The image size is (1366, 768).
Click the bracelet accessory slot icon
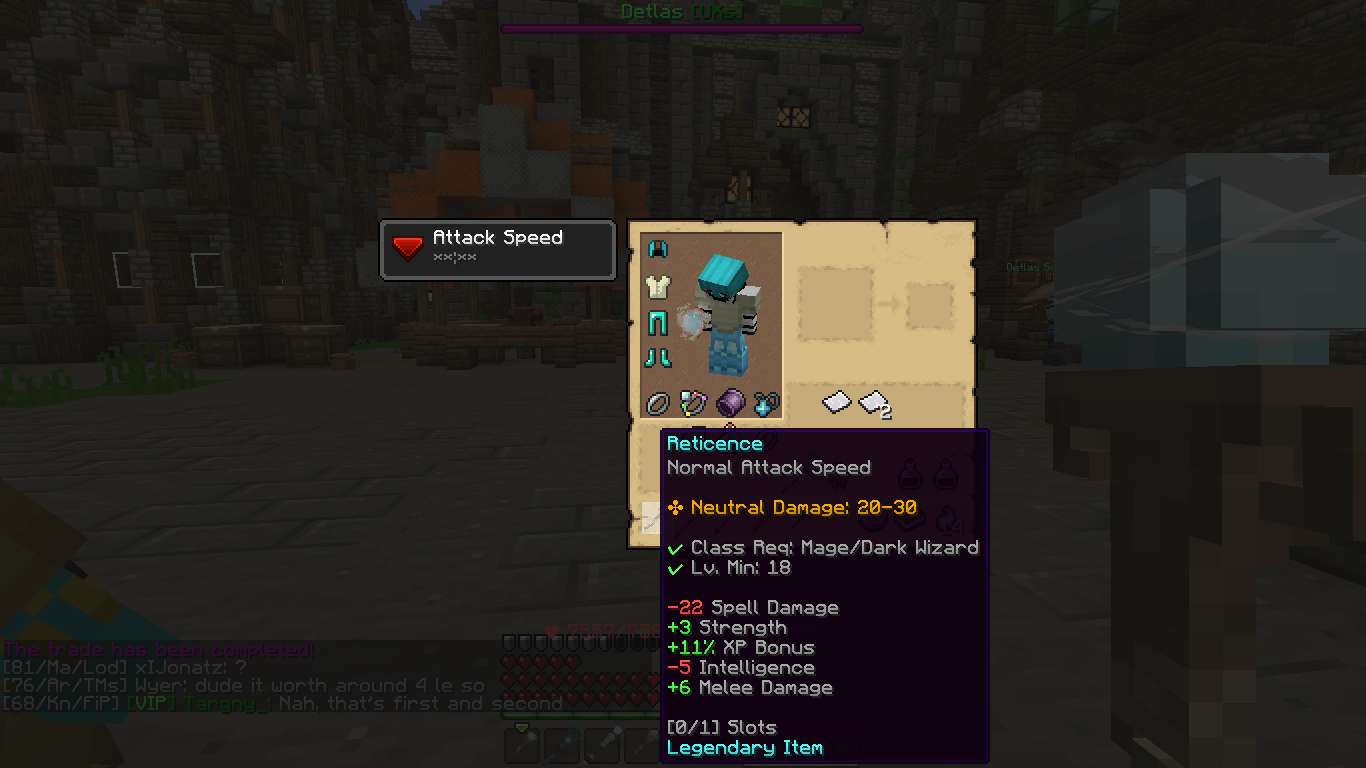(x=693, y=402)
